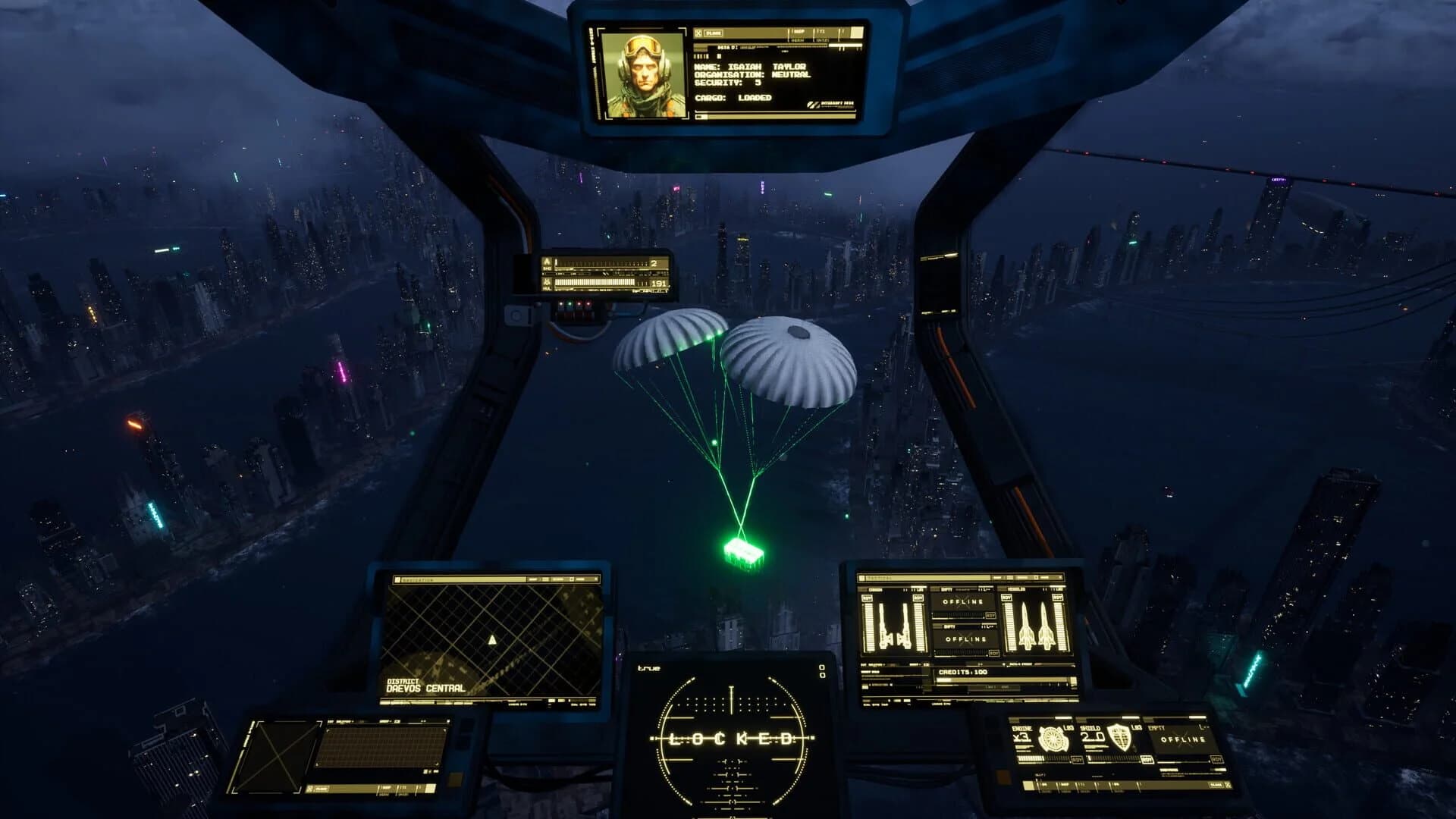Adjust the engine charge slider bar
This screenshot has width=1456, height=819.
1041,758
